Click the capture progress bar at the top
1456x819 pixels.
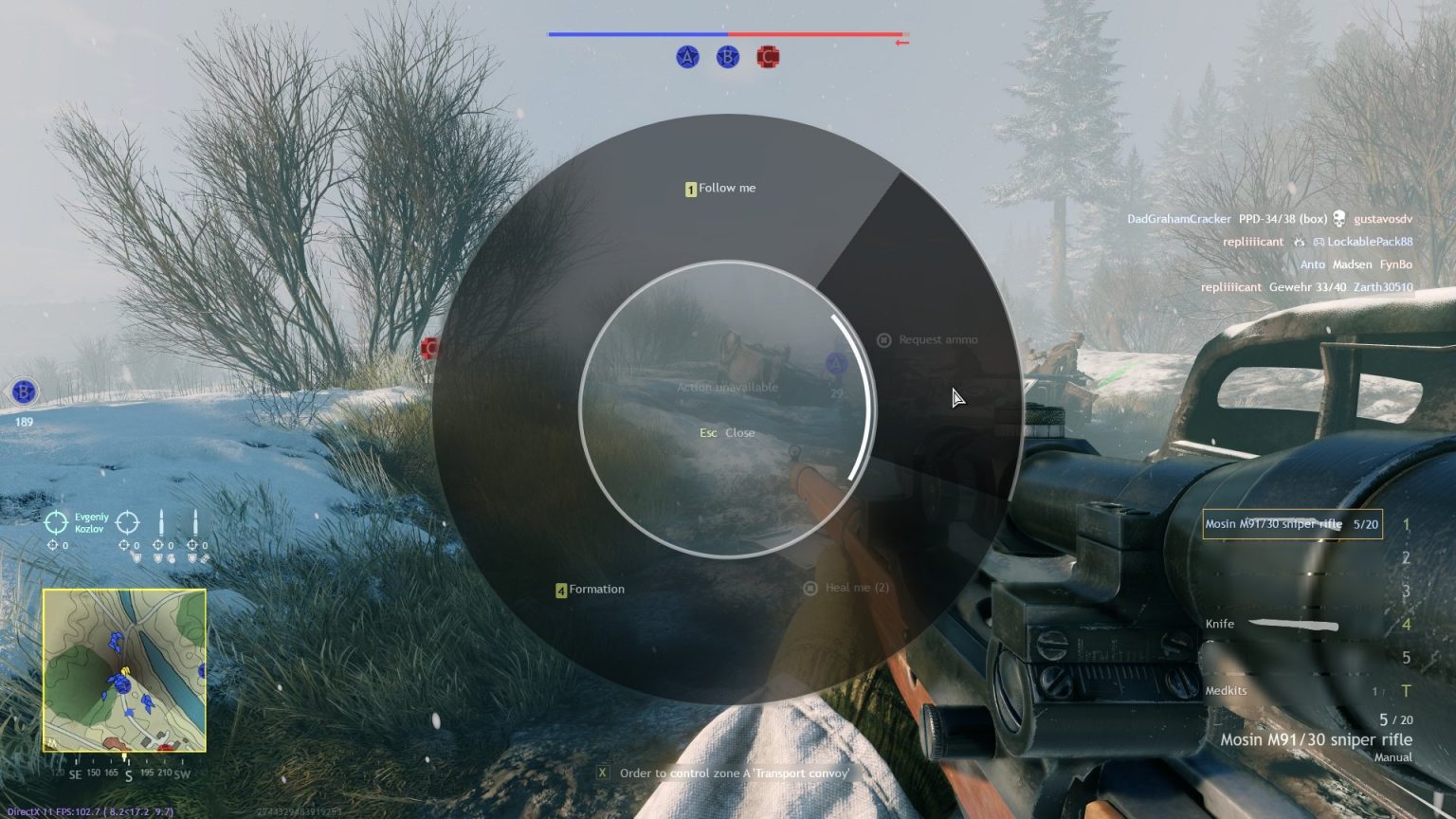point(727,33)
